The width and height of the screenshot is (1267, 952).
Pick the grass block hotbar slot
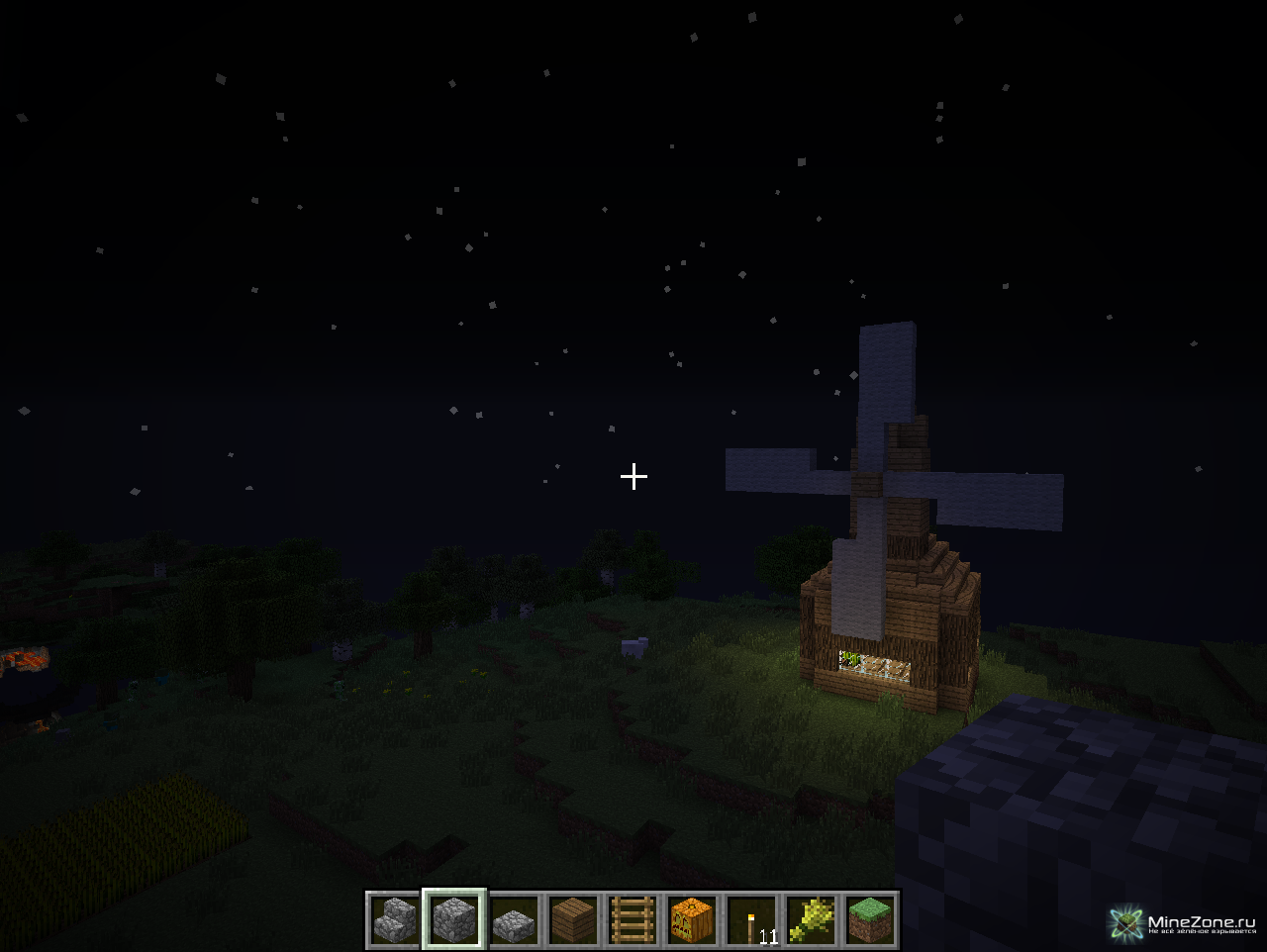[870, 920]
